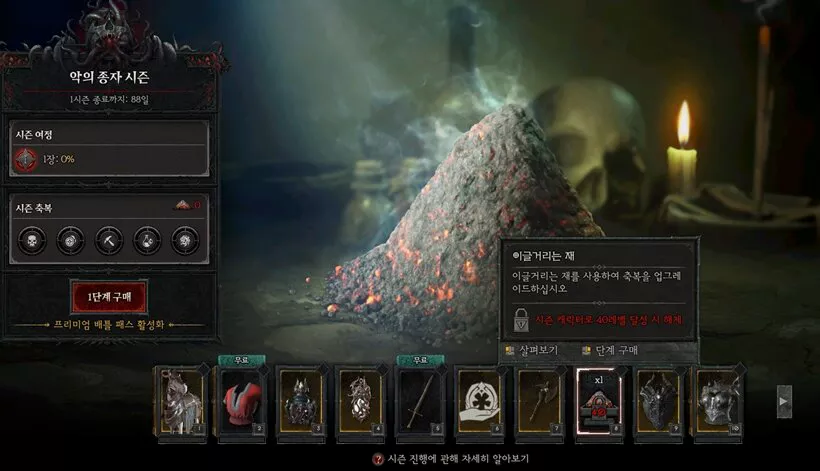Activate the premium battle pass (프리미엄 배틀 패스 활성화)
The height and width of the screenshot is (471, 820).
(109, 325)
